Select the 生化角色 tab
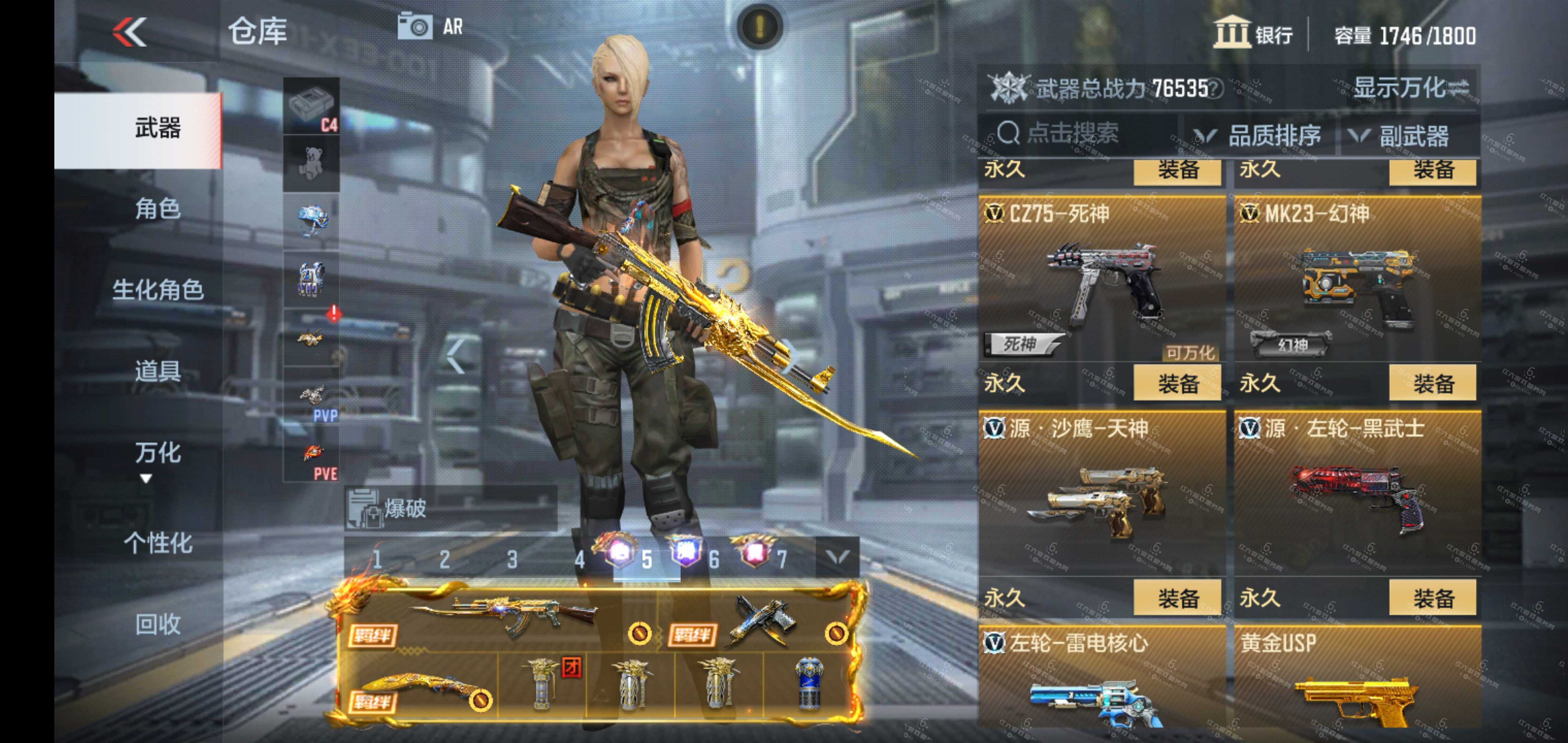The image size is (1568, 743). tap(157, 289)
